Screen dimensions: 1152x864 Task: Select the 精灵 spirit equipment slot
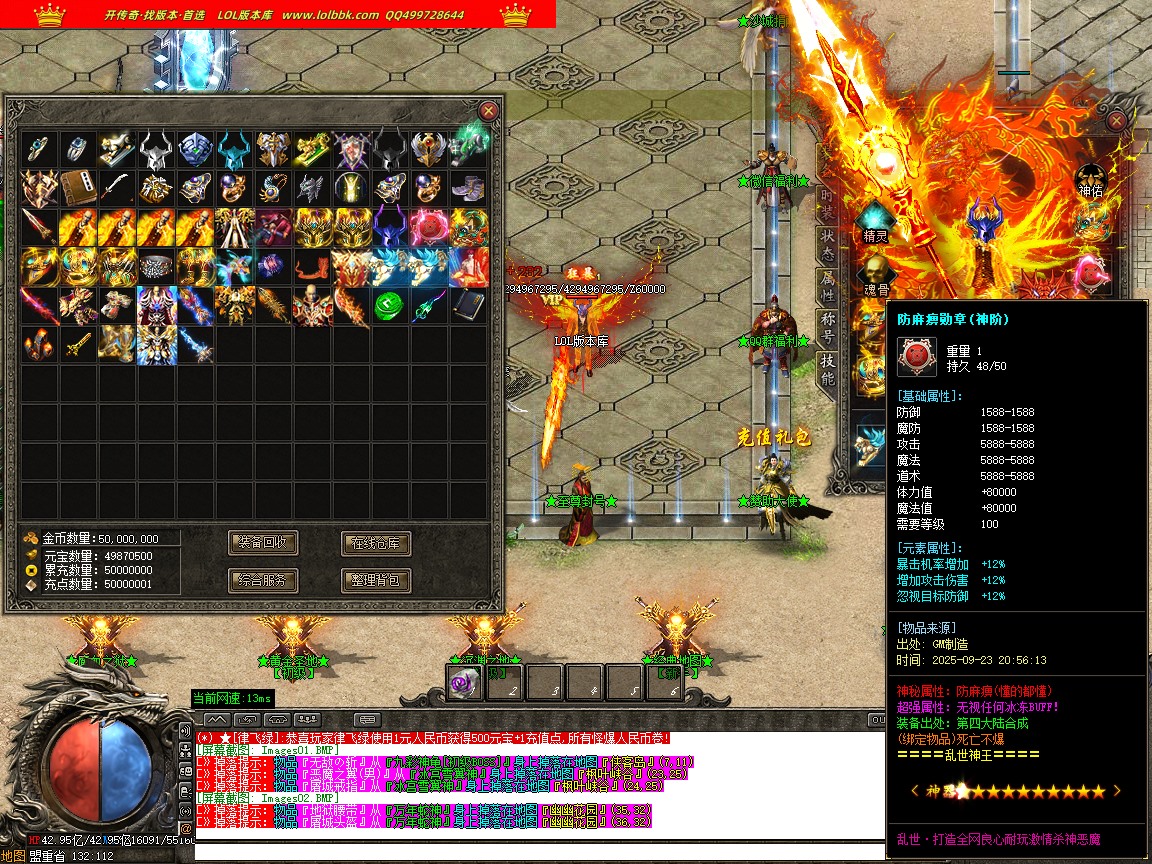click(876, 223)
